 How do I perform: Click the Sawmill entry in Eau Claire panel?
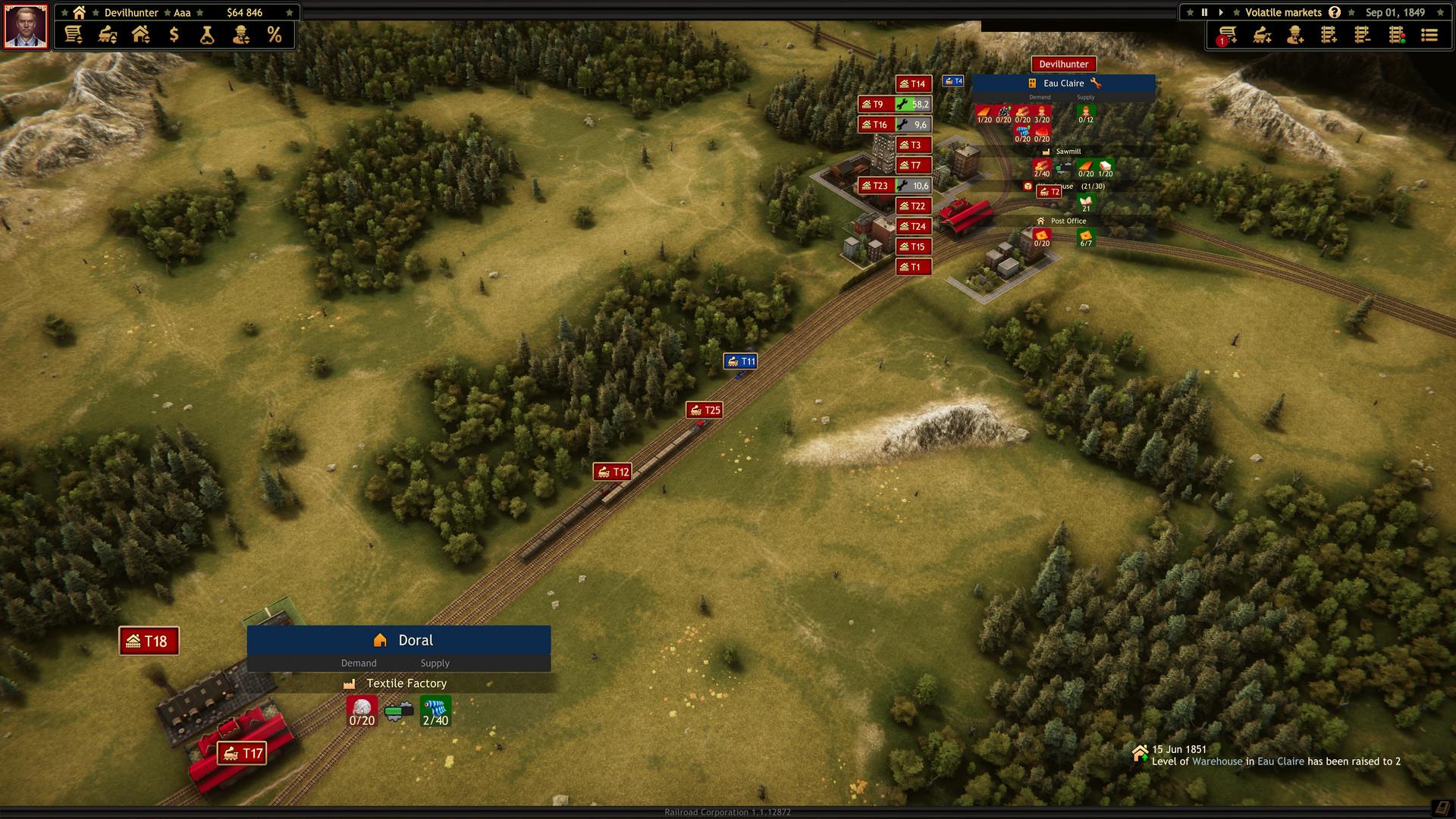point(1068,151)
